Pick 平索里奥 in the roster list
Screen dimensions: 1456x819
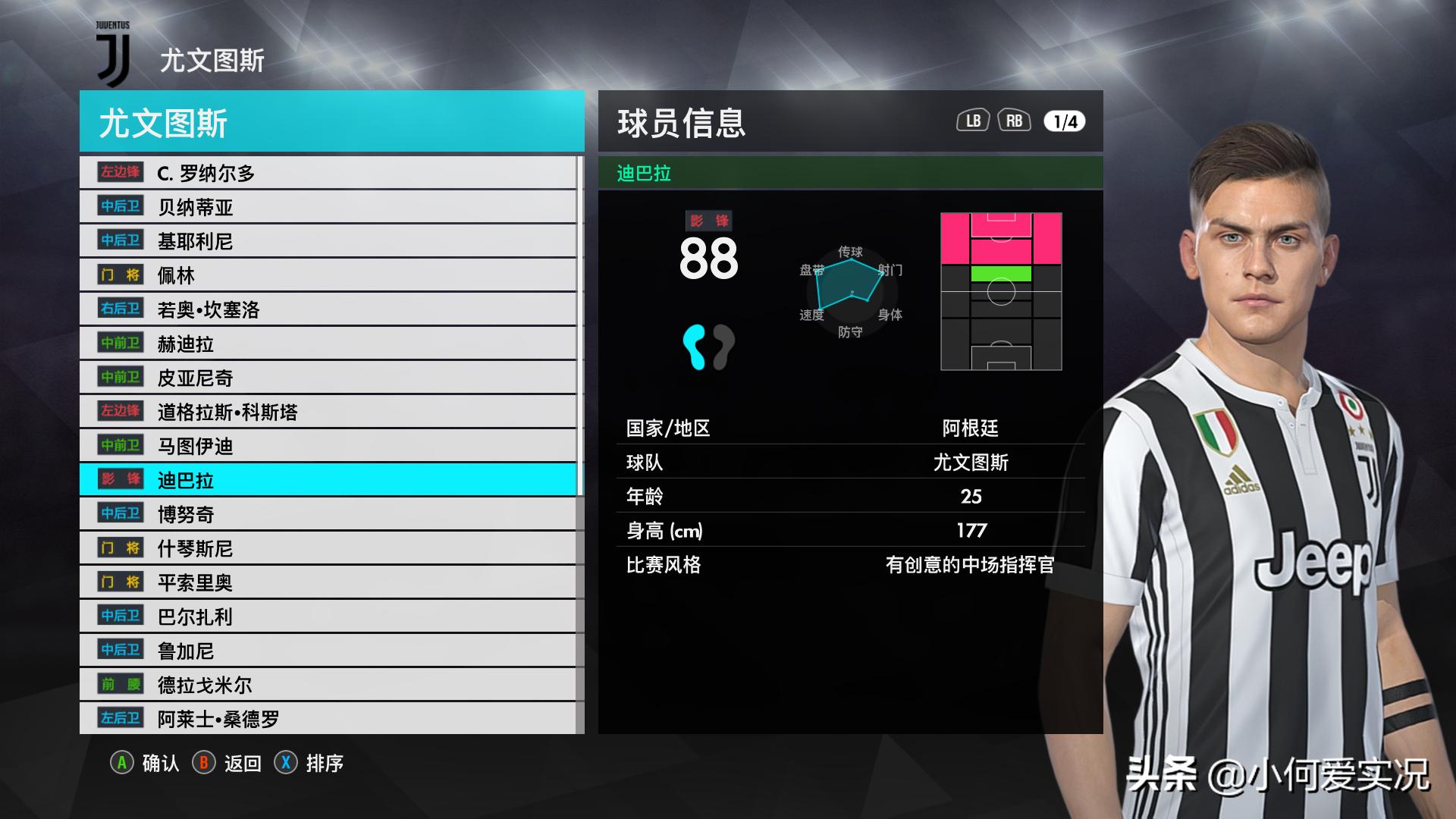coord(328,582)
